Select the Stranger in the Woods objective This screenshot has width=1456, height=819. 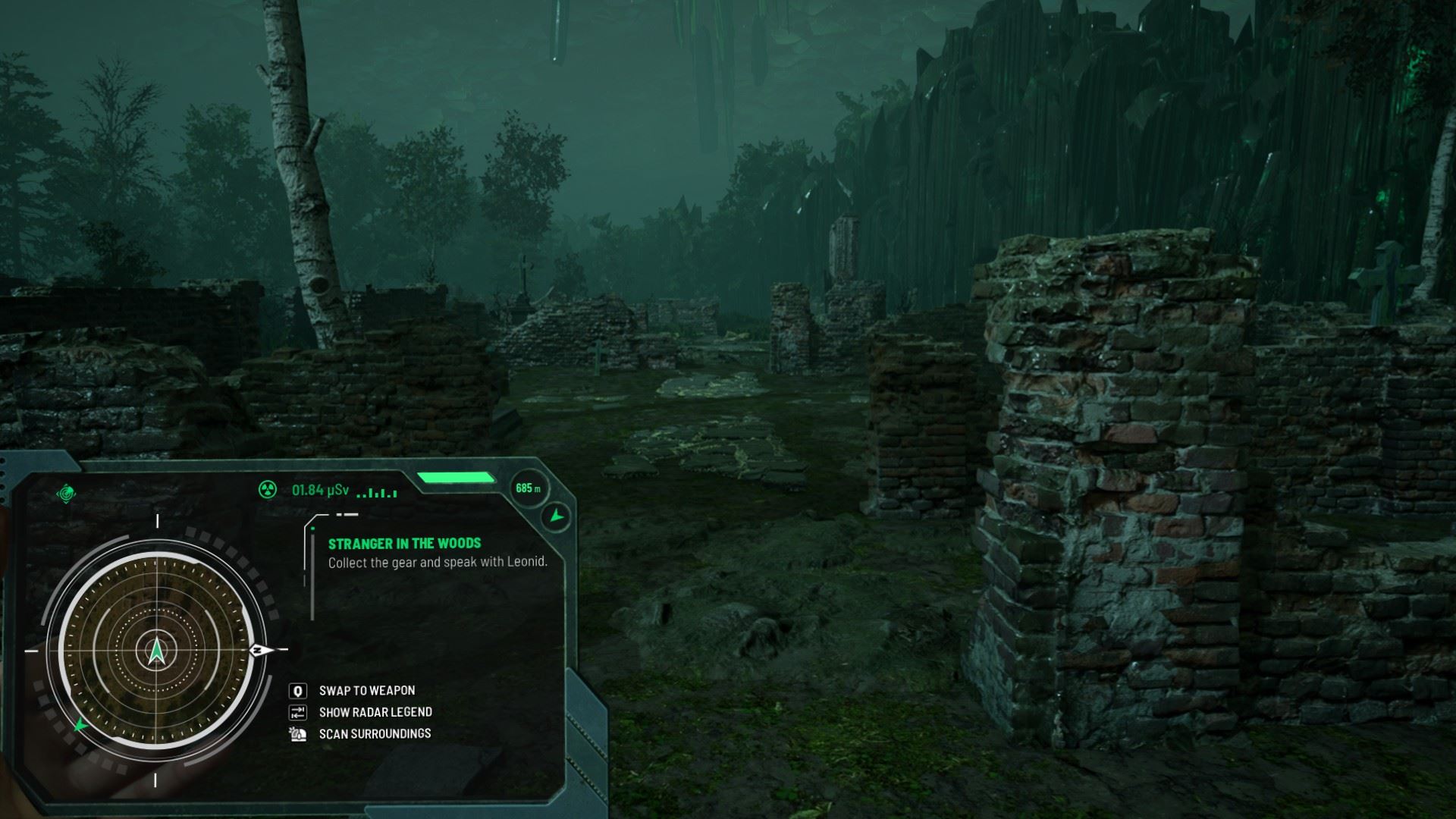[404, 544]
